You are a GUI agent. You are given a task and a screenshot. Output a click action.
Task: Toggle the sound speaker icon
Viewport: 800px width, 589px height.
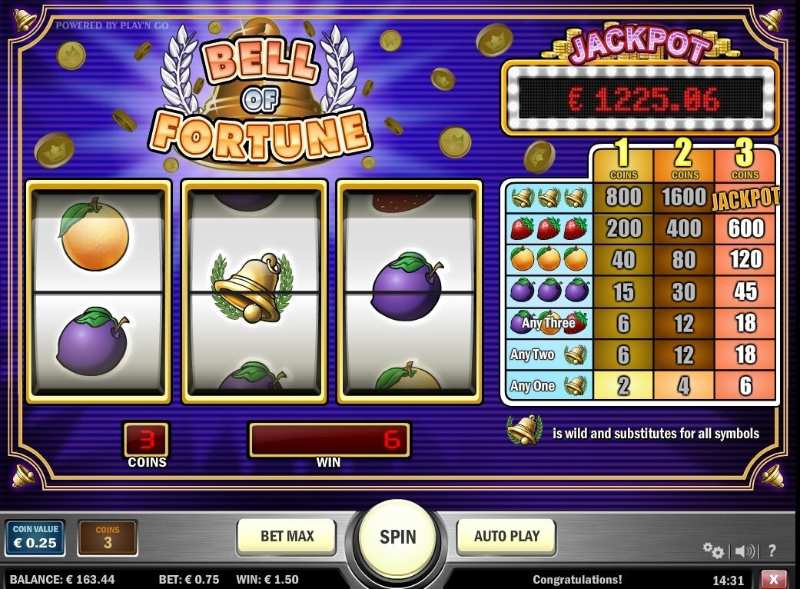pyautogui.click(x=744, y=550)
